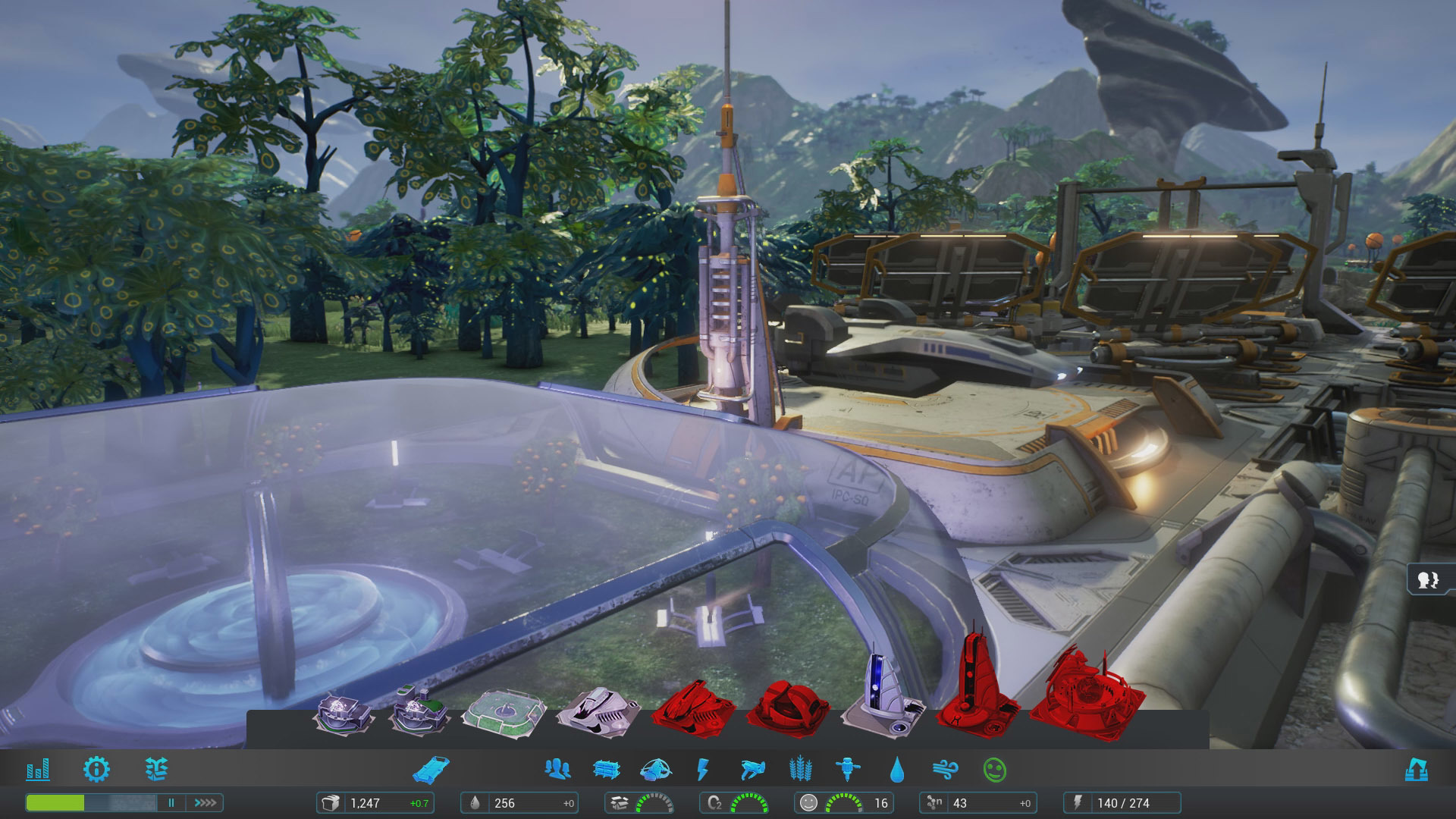Open the green smiley morale category
The width and height of the screenshot is (1456, 819).
point(994,770)
